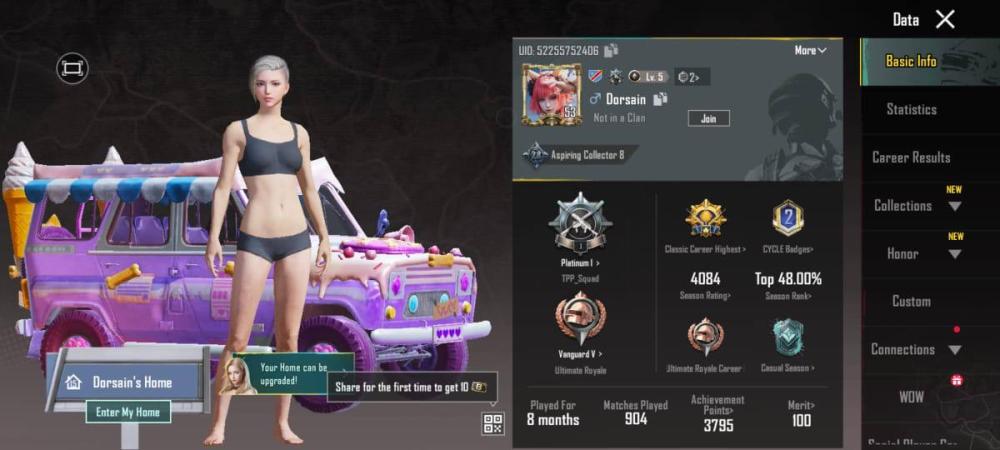Copy the UID number
Viewport: 1000px width, 450px height.
611,50
